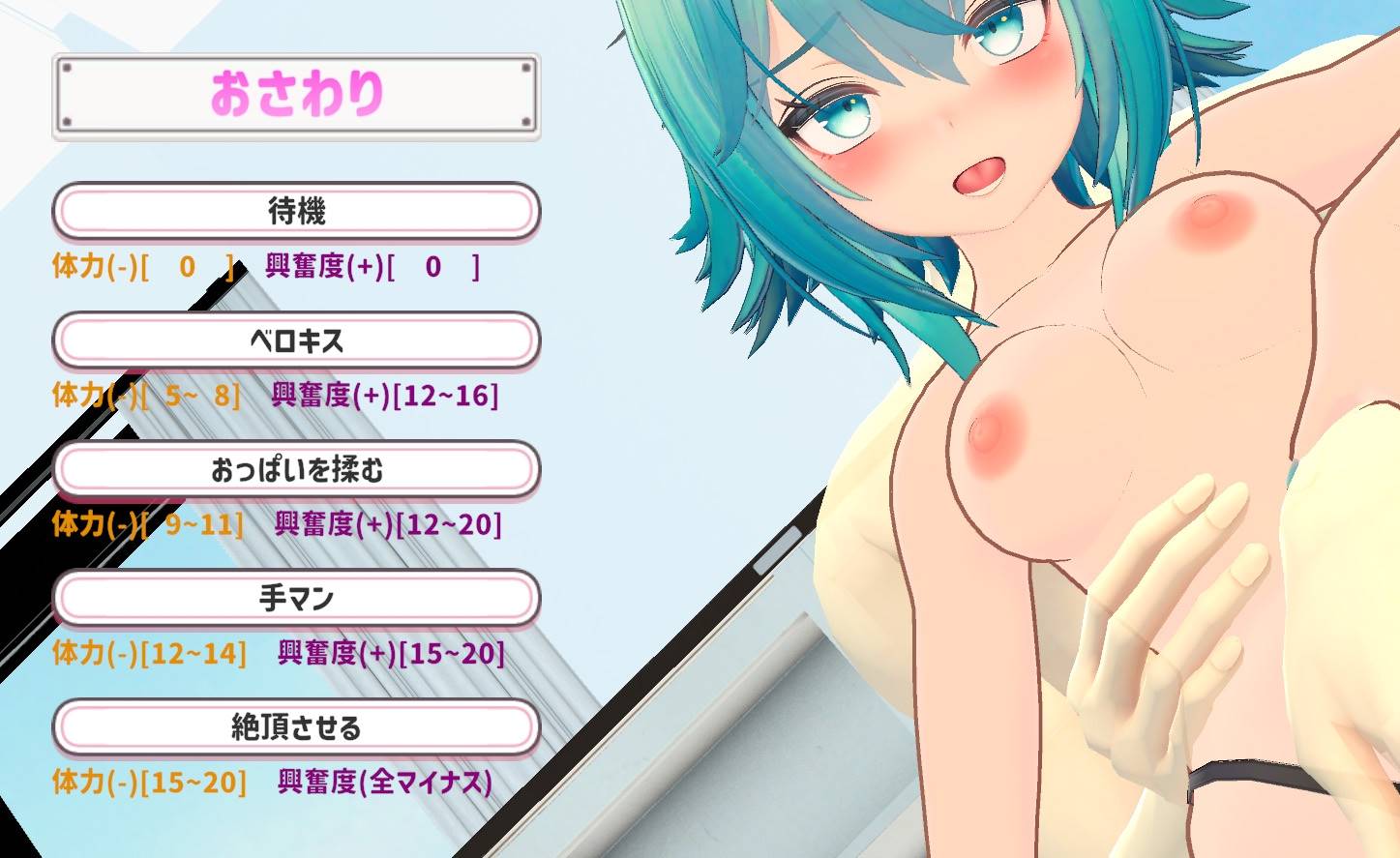
Task: Click the 体力(-)[ 9~11] stat under おっぱいを揉む
Action: (145, 526)
